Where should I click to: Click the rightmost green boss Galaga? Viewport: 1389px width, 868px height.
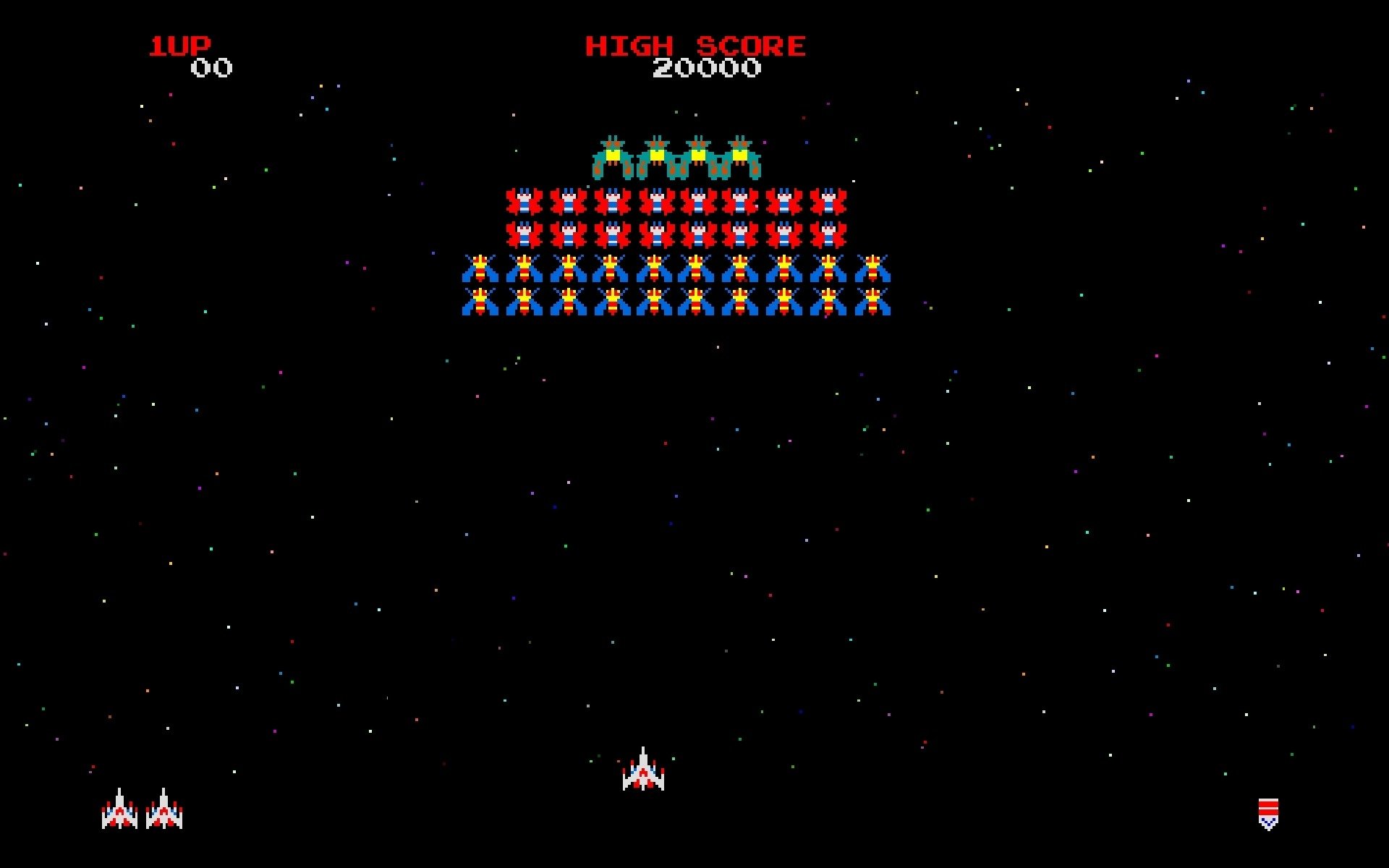[742, 156]
